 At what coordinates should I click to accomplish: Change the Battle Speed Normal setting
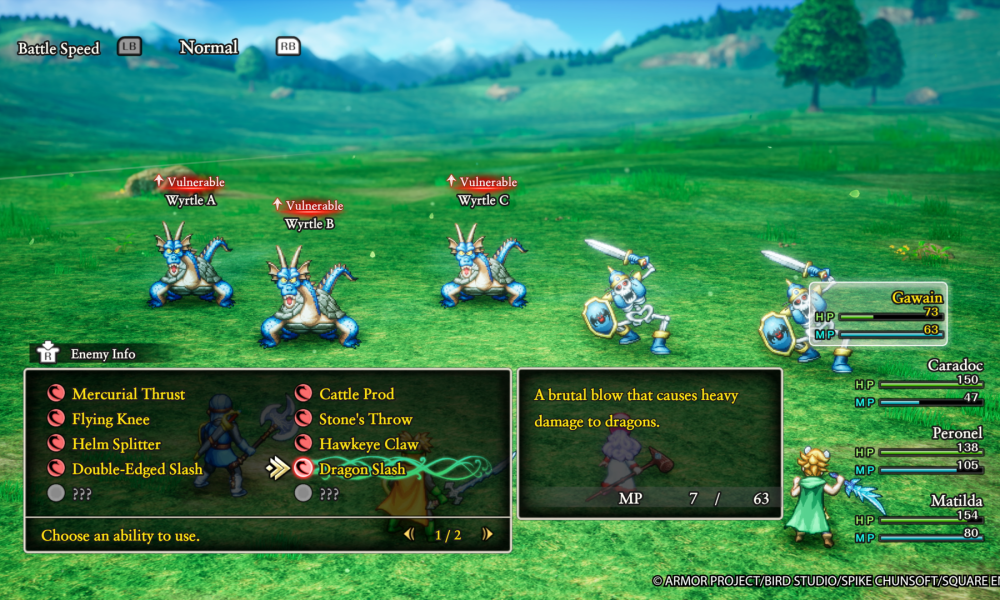point(208,47)
